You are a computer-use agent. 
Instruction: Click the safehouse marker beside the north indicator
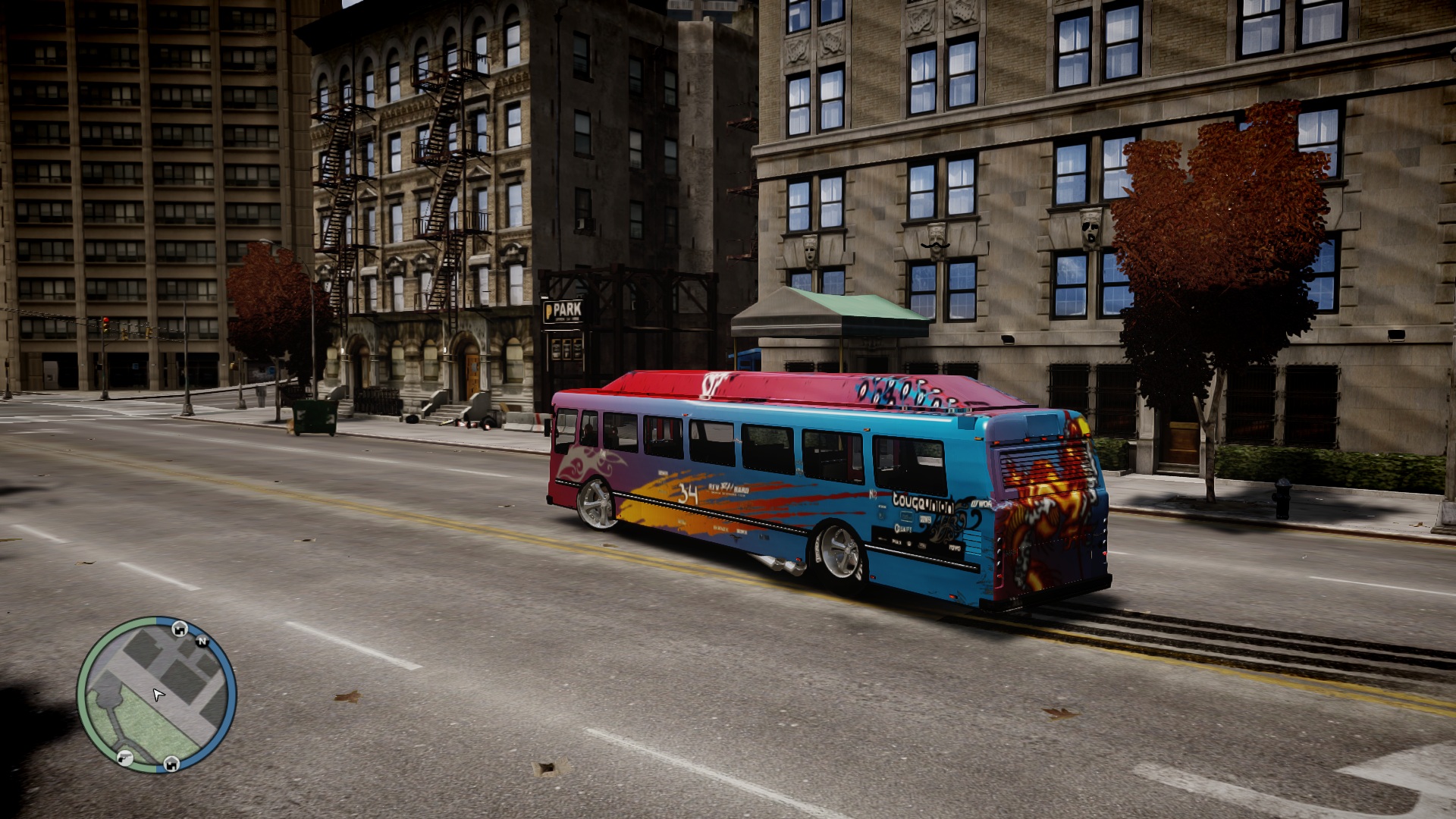click(180, 628)
